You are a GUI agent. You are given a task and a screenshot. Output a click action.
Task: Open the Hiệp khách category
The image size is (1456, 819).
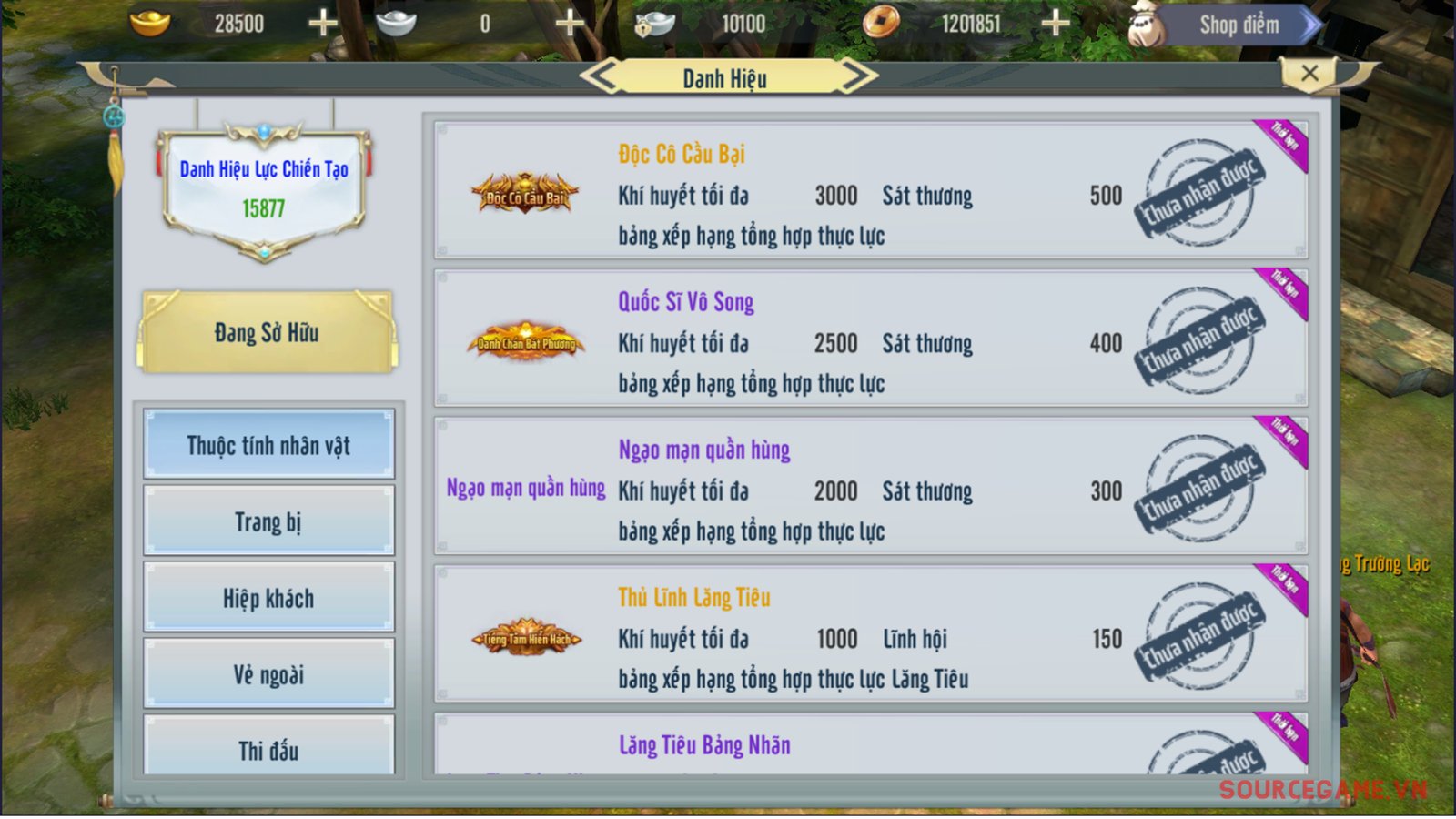pos(268,598)
